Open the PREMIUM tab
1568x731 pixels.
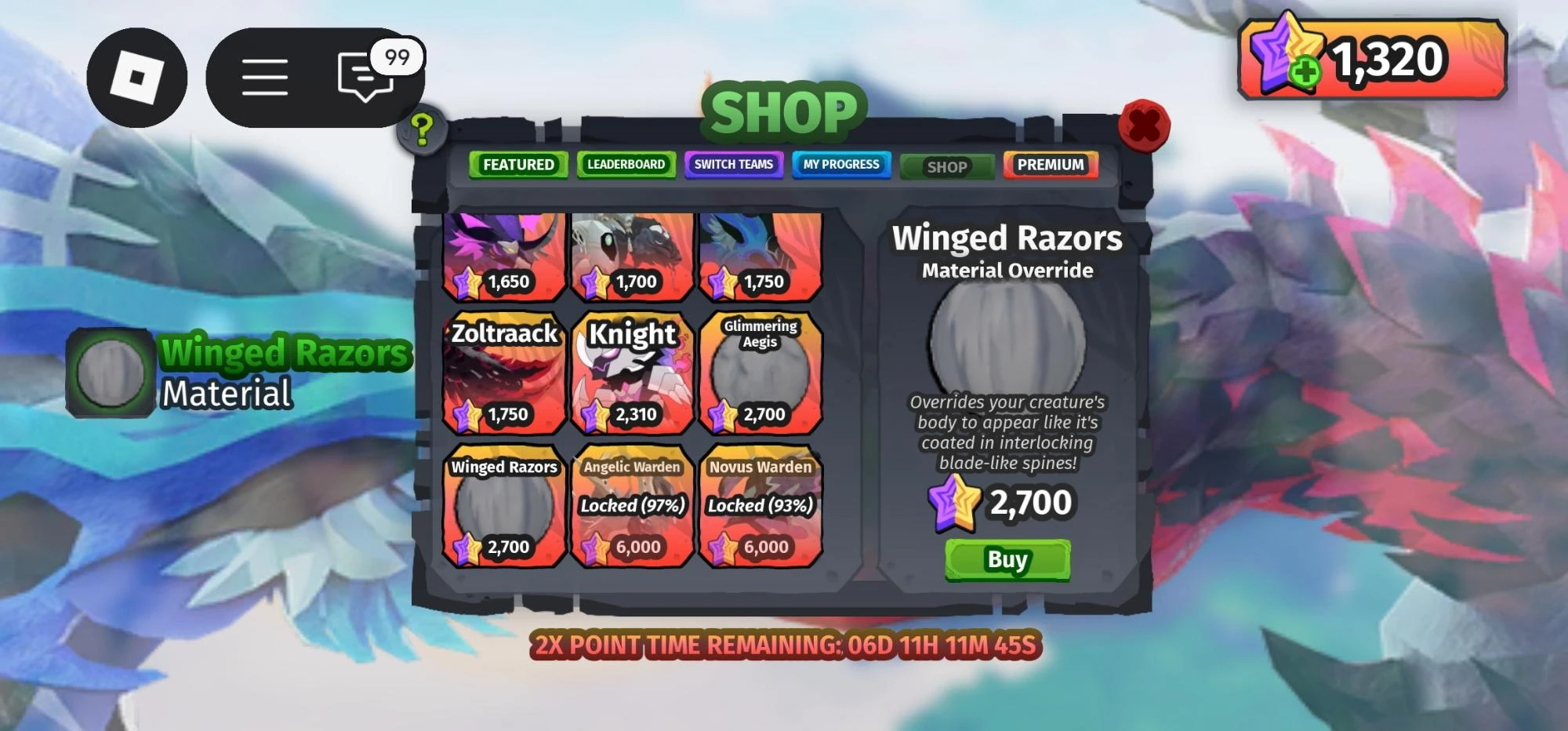(1051, 165)
